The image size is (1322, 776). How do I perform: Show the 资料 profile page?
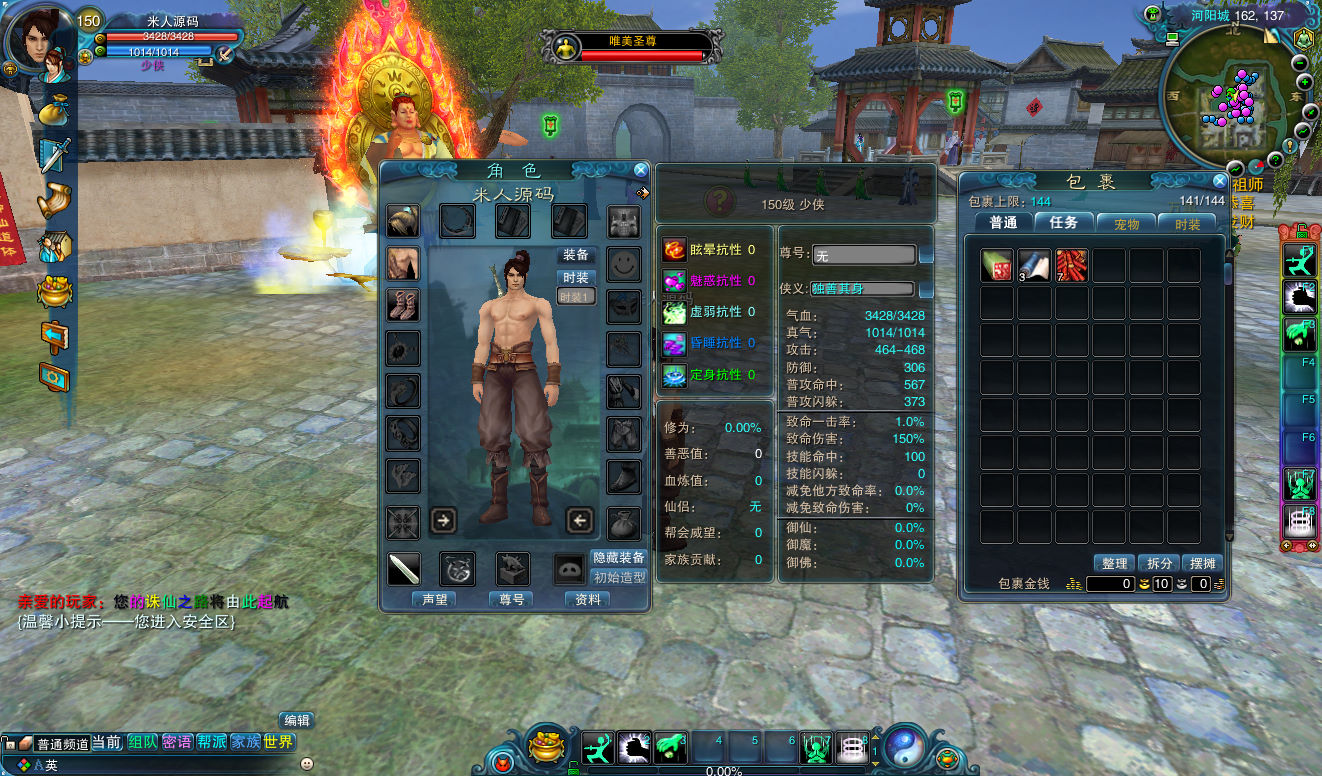click(x=588, y=599)
